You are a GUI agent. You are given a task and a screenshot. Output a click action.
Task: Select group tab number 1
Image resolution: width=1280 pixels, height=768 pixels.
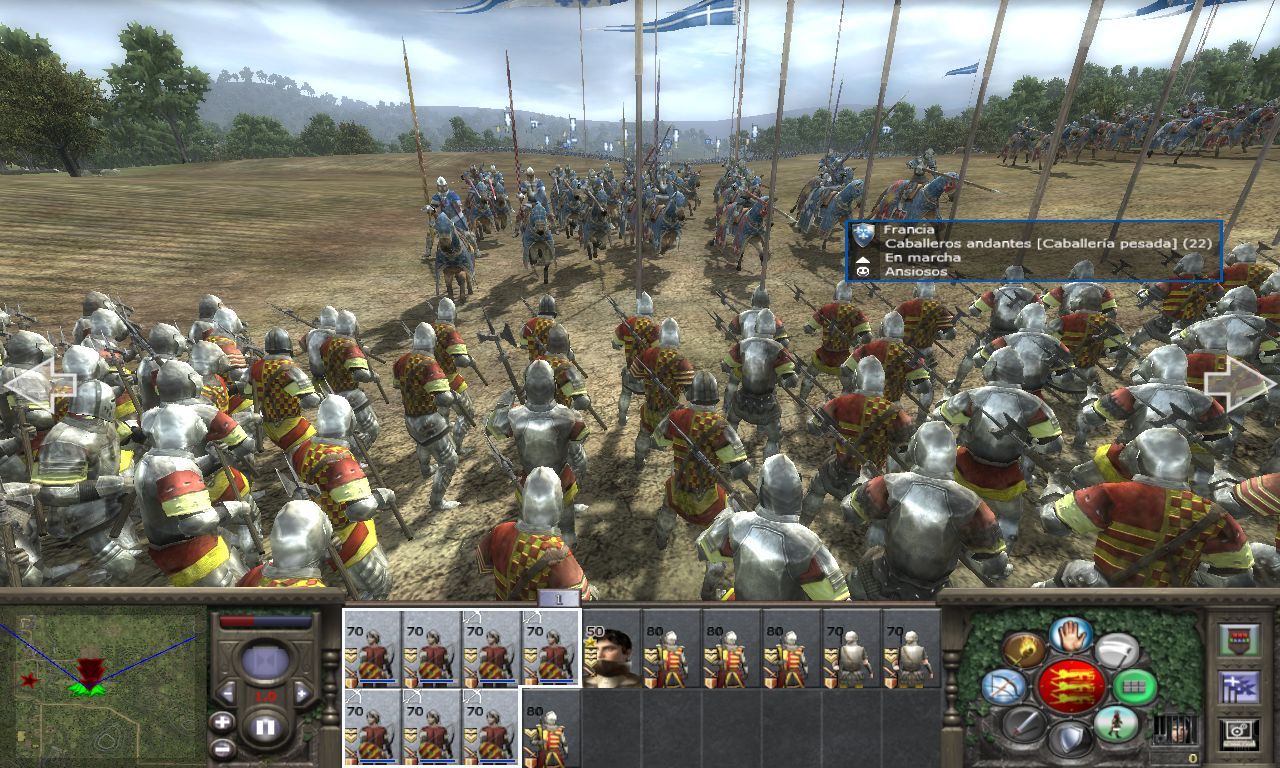coord(559,598)
